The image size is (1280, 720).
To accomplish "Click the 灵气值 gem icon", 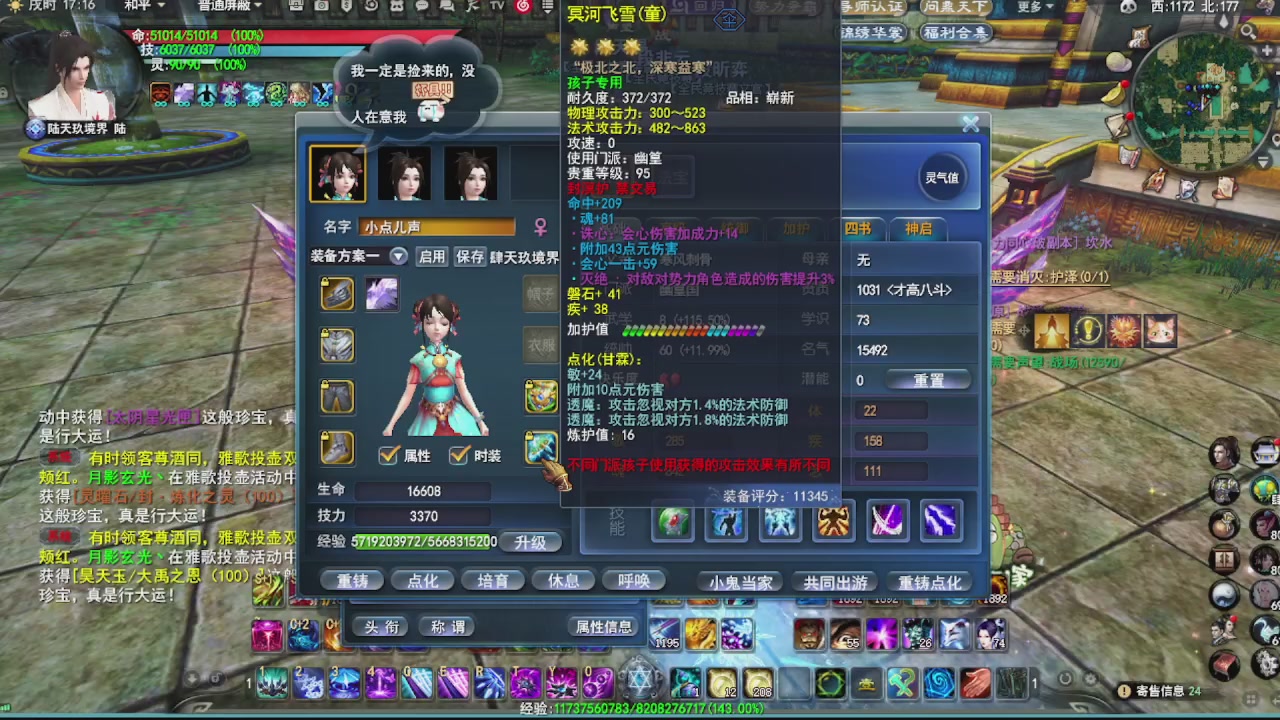I will 940,178.
